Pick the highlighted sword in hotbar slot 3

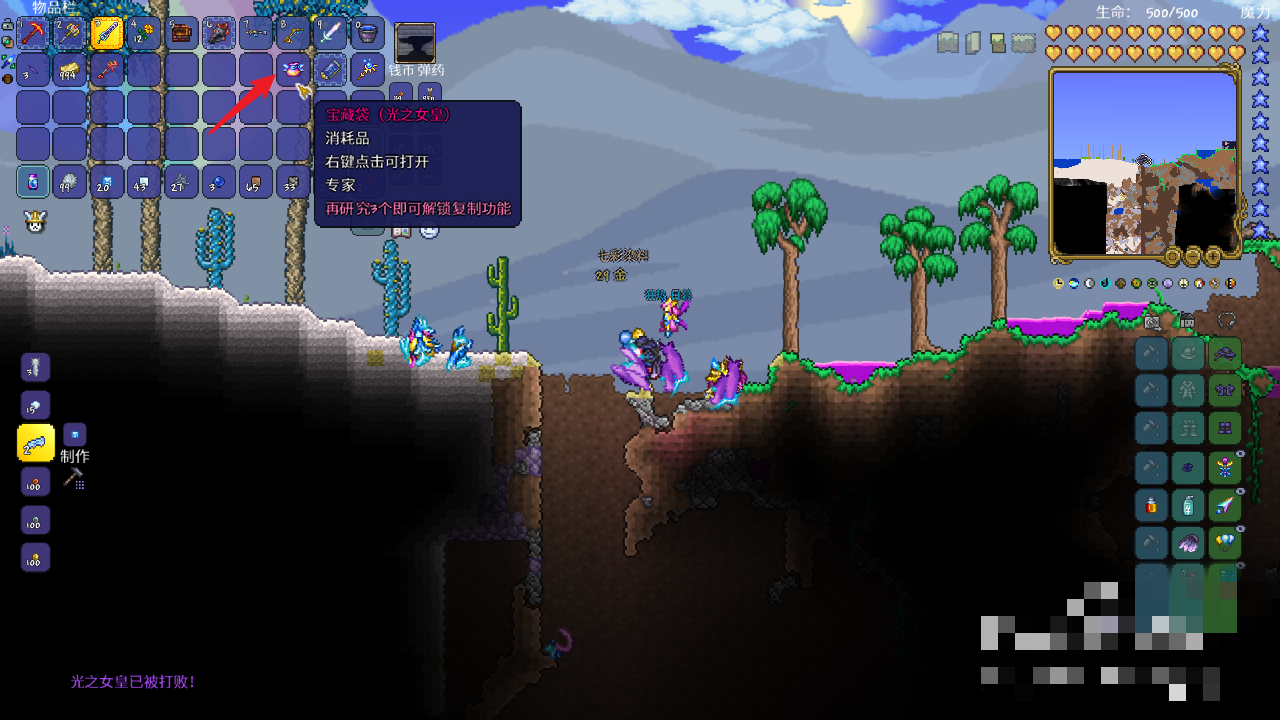coord(107,33)
